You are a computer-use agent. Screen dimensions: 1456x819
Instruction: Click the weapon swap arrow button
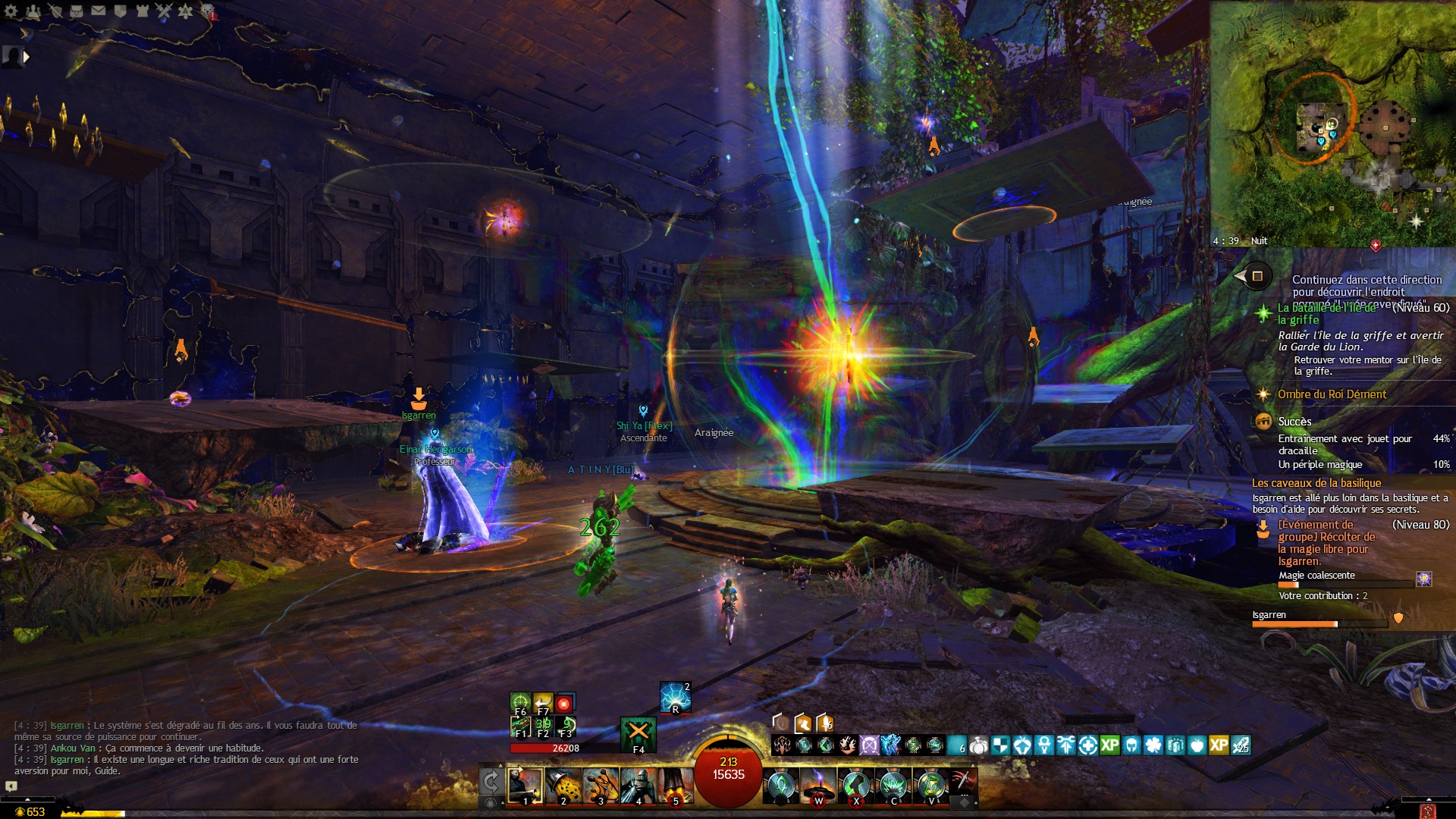point(491,780)
